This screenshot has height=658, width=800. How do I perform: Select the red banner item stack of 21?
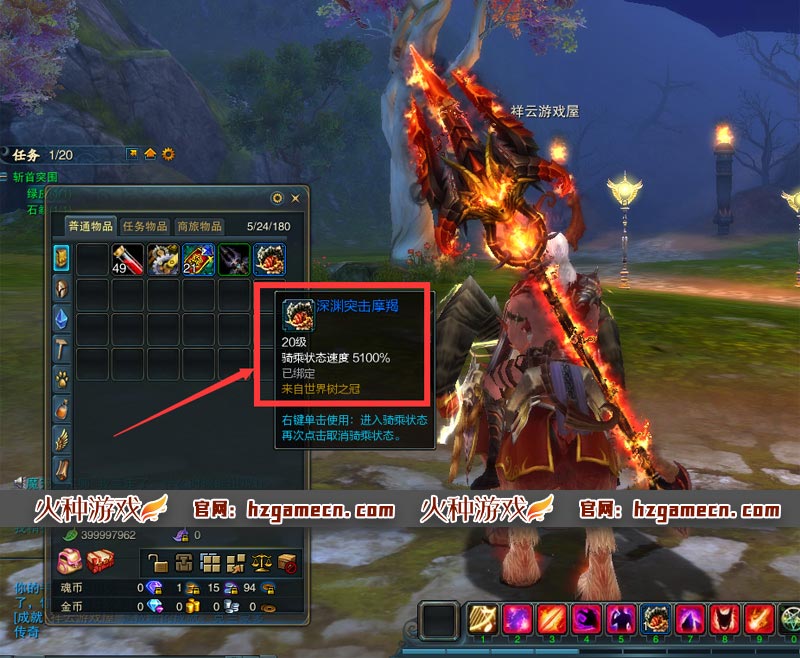click(x=198, y=260)
